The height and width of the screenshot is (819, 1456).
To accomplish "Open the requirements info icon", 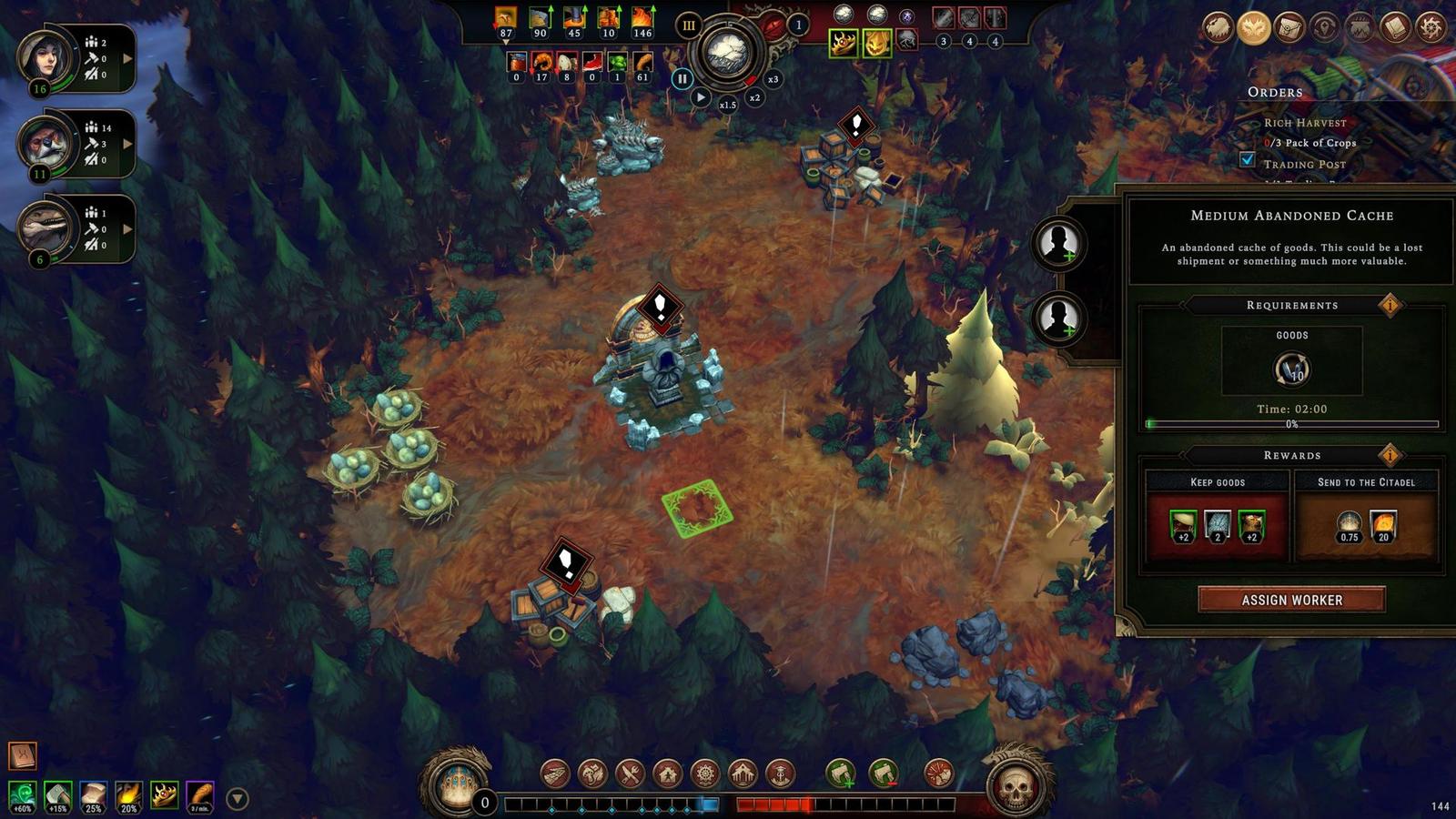I will 1390,305.
